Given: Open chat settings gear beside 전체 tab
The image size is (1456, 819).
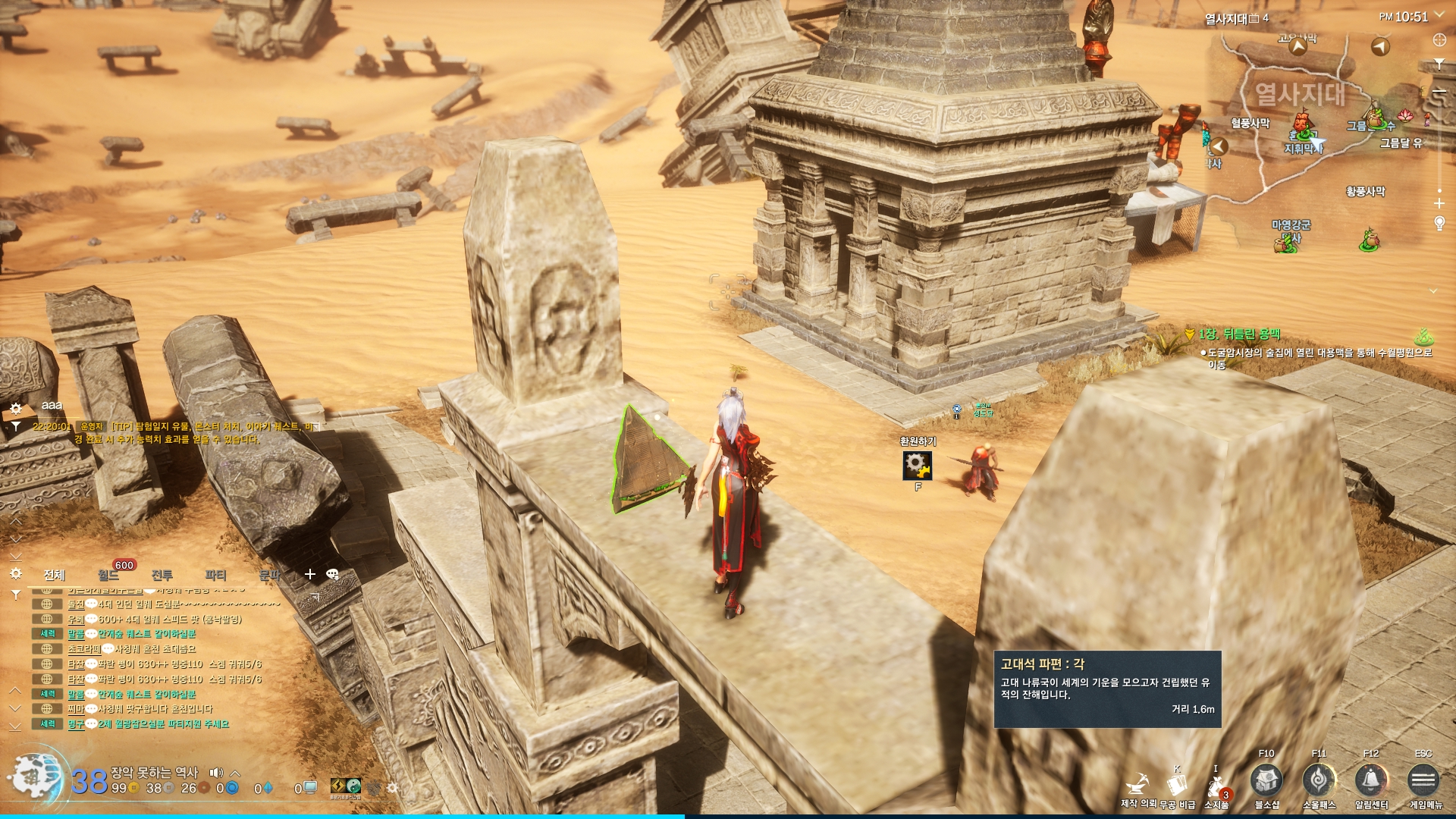Looking at the screenshot, I should click(16, 573).
